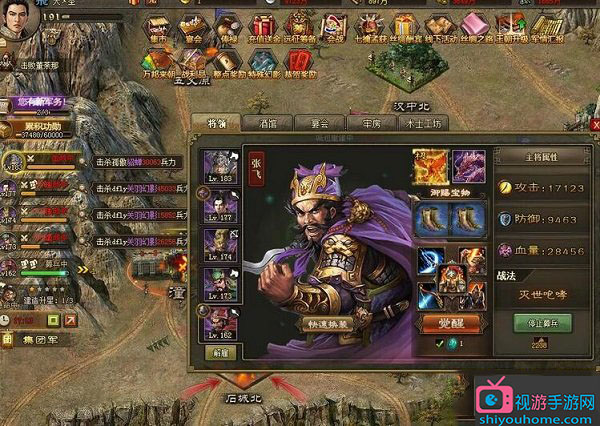Switch to the 将领 generals tab
The image size is (600, 426).
pyautogui.click(x=215, y=124)
